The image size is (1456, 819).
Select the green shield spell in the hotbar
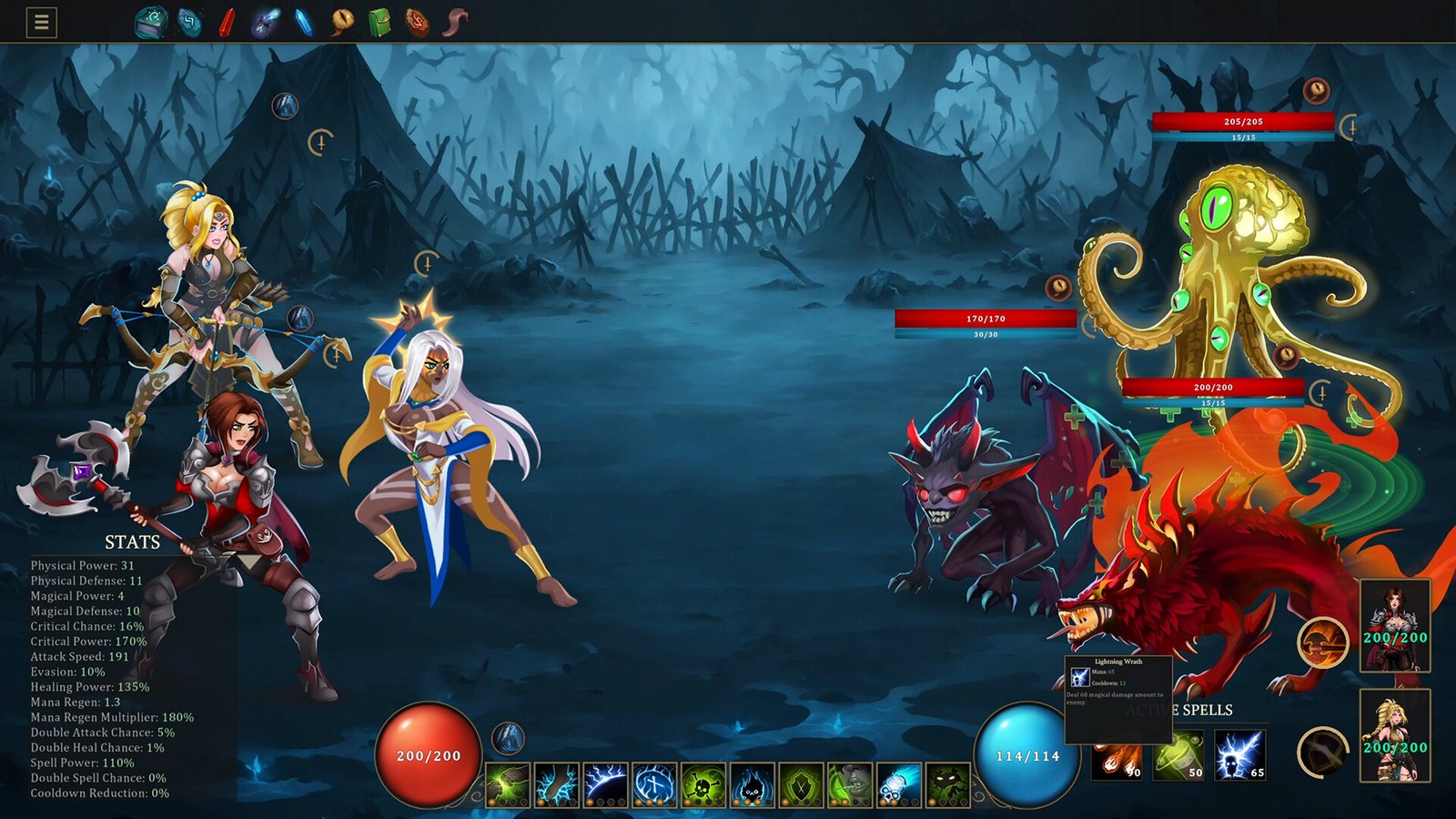coord(800,783)
